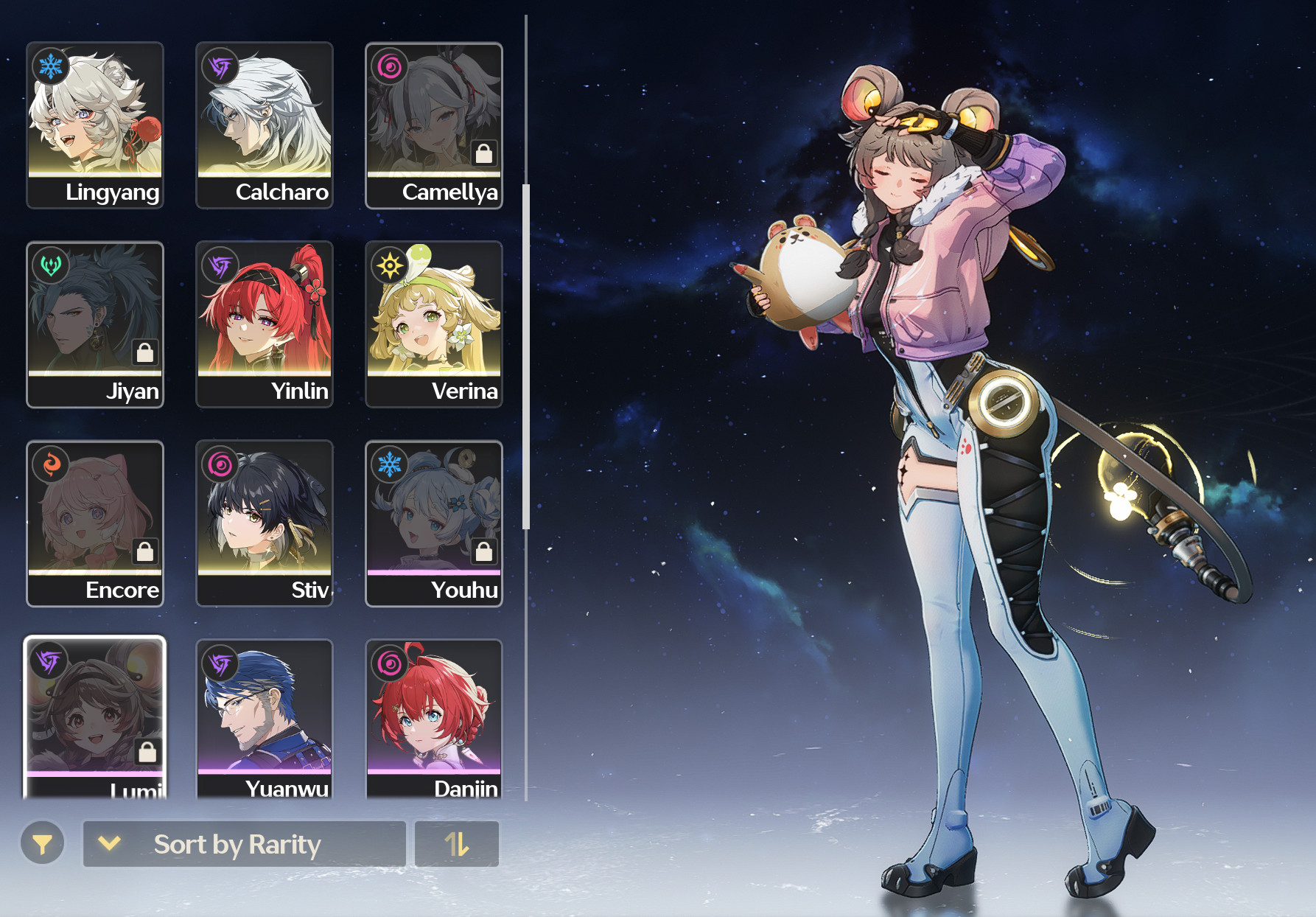
Task: Click the chevron inside the sort selector
Action: pos(109,844)
